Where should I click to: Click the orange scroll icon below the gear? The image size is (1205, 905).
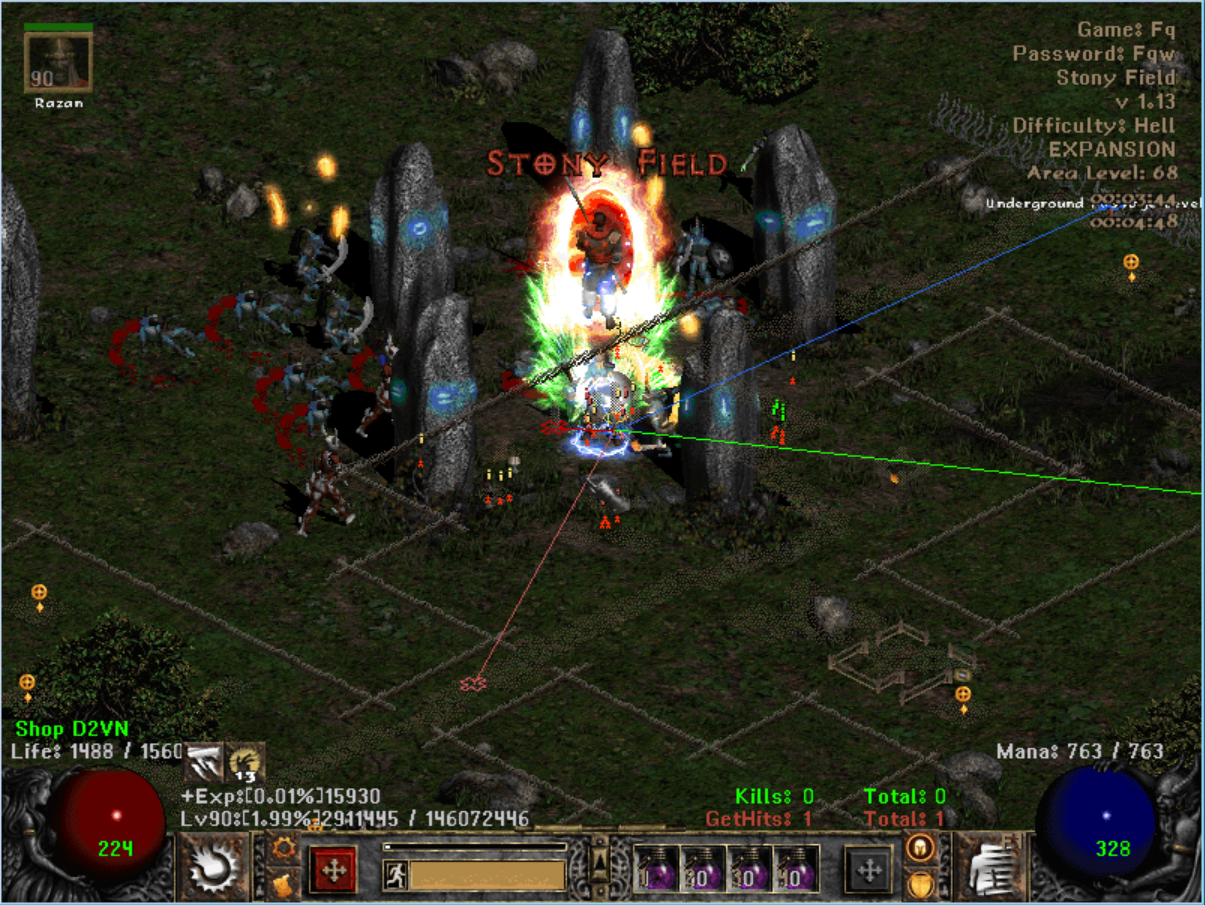pyautogui.click(x=283, y=884)
